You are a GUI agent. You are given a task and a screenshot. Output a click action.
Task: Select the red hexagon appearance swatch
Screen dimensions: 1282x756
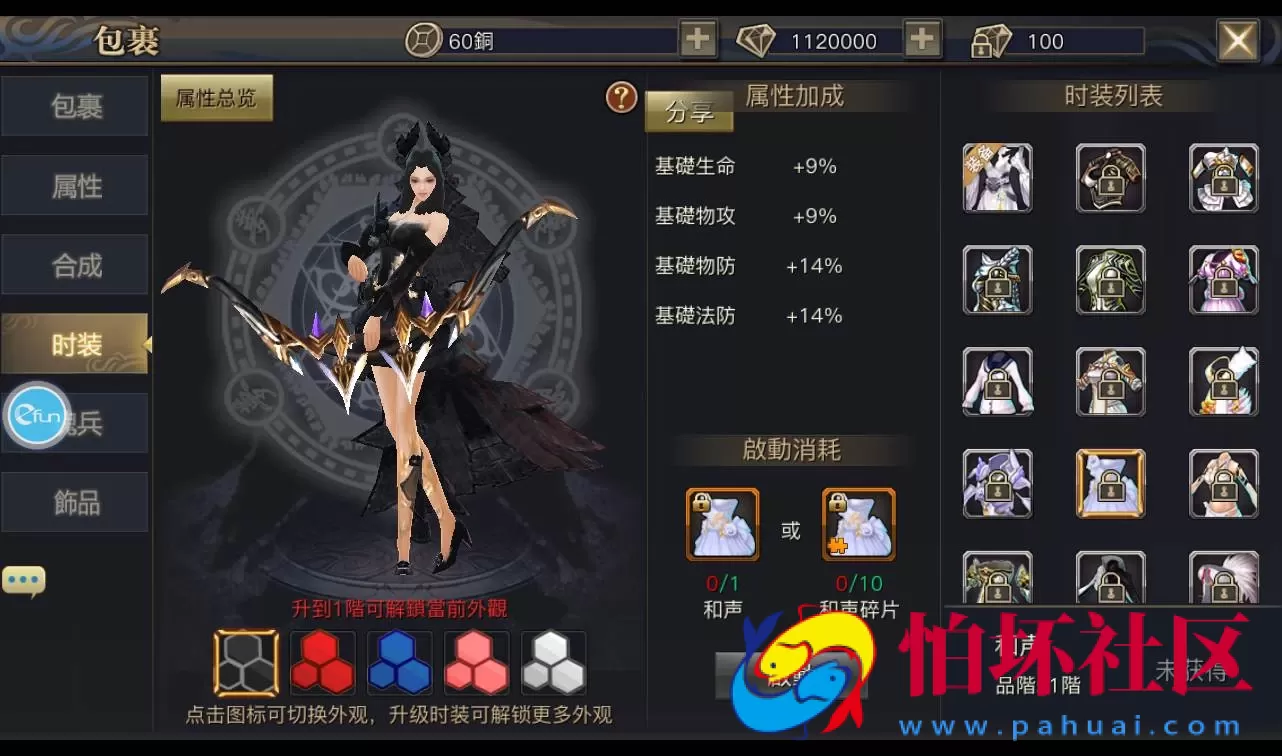[x=322, y=663]
